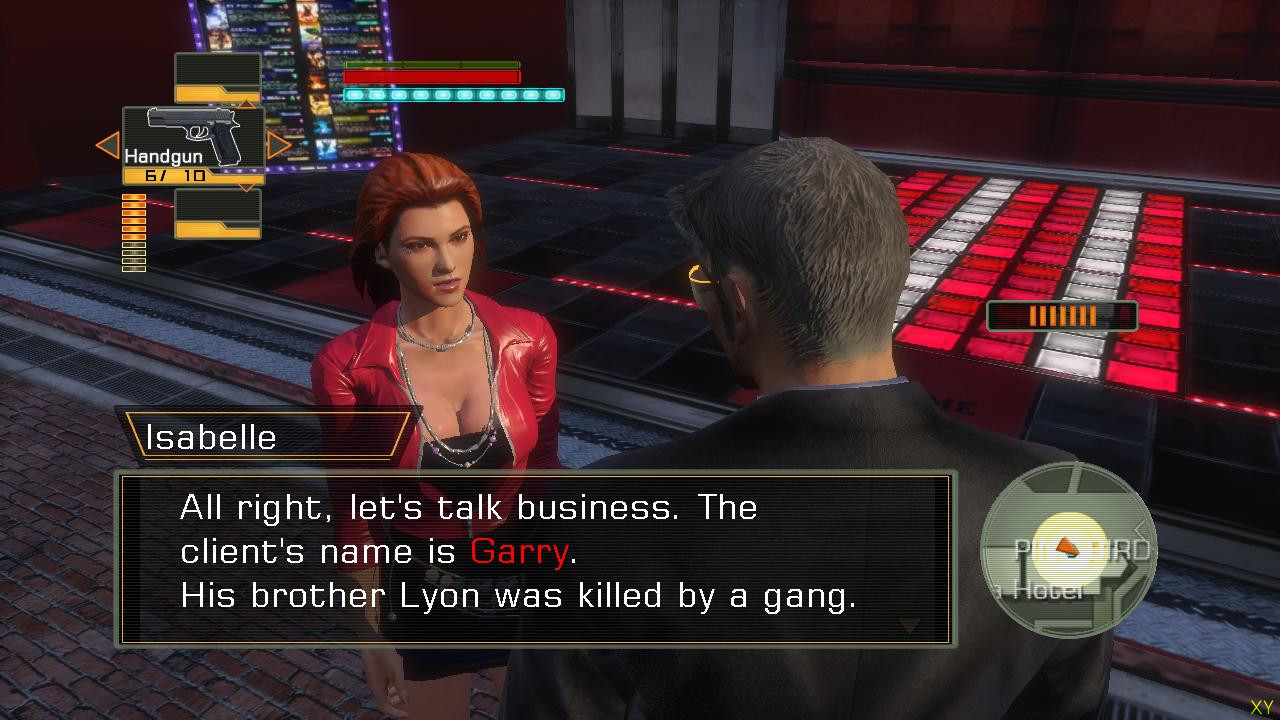The image size is (1280, 720).
Task: Switch to the next weapon with right arrow
Action: 279,146
